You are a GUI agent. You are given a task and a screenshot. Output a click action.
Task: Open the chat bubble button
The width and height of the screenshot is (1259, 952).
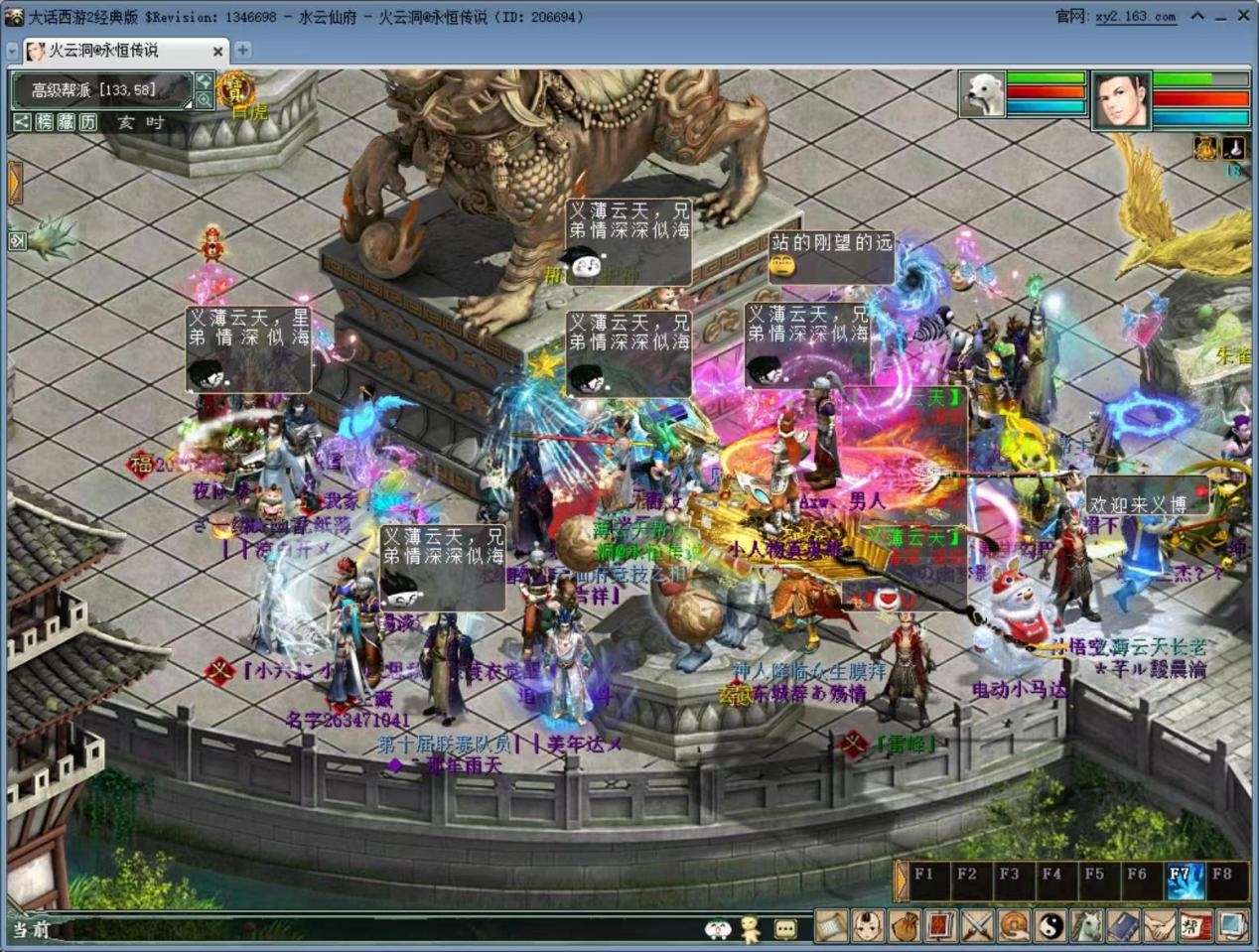pyautogui.click(x=785, y=929)
